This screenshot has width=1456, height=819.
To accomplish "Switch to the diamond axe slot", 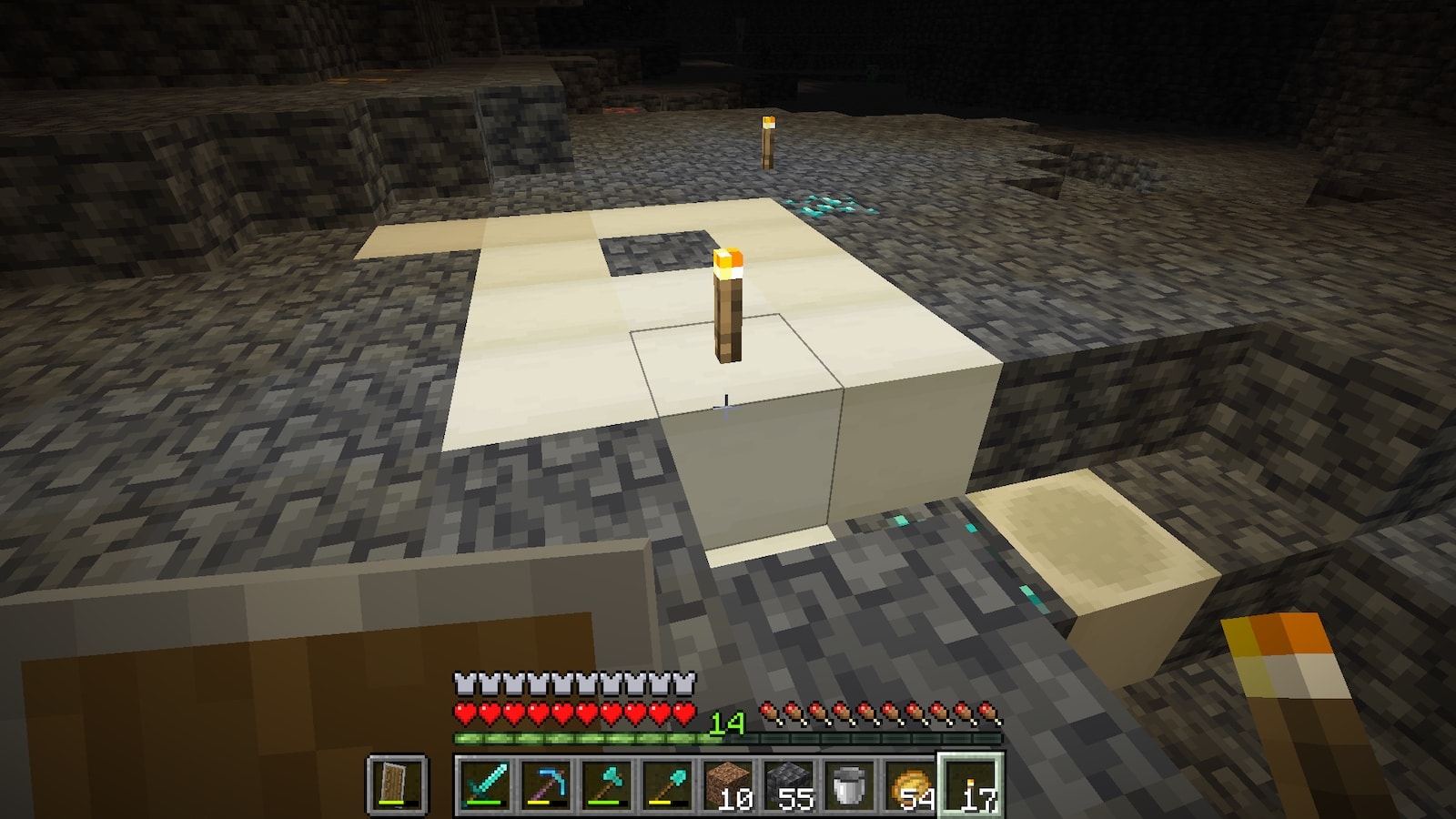I will pyautogui.click(x=606, y=784).
